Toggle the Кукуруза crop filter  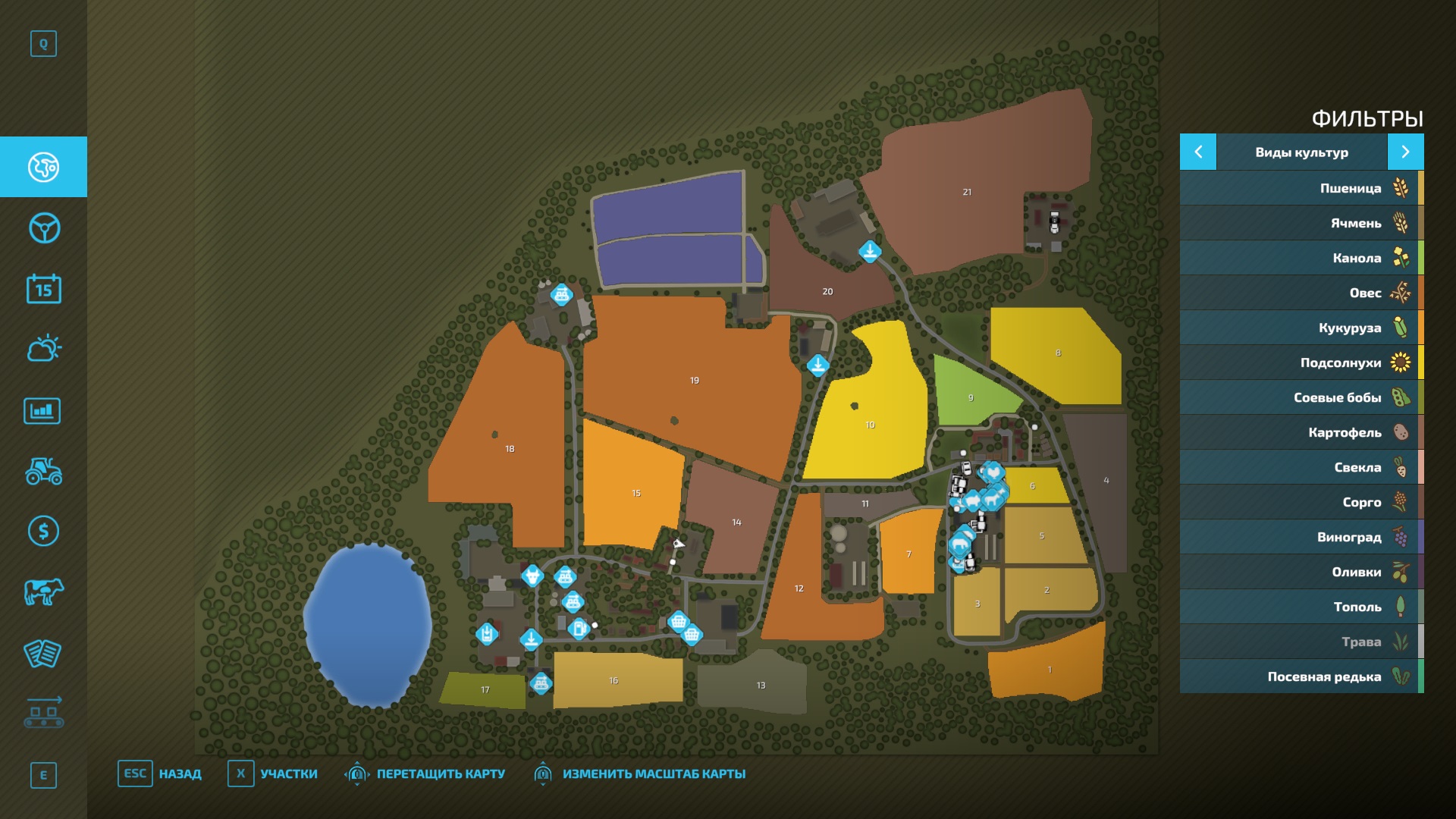coord(1301,328)
